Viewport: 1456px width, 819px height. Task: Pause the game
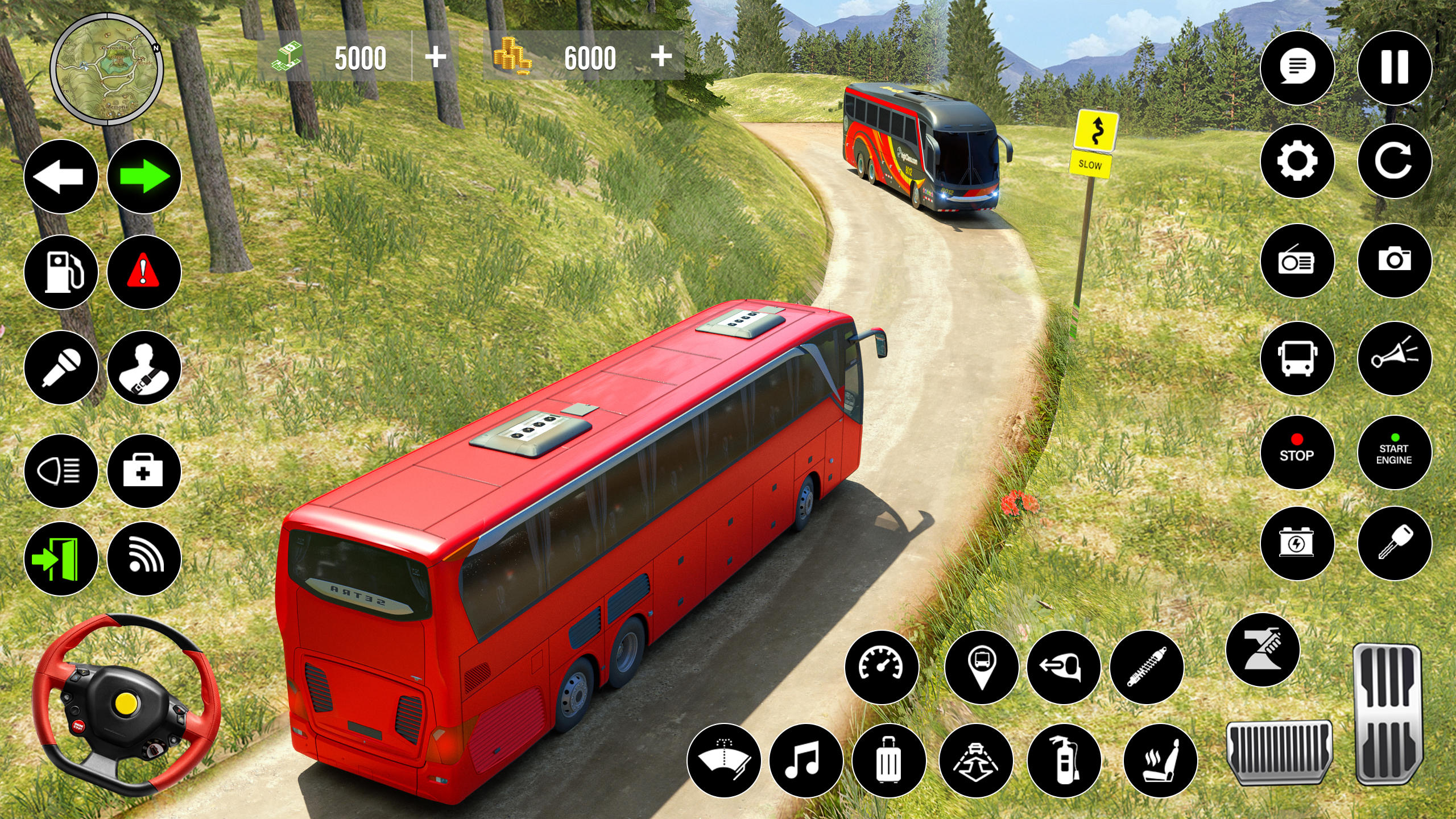(x=1394, y=68)
